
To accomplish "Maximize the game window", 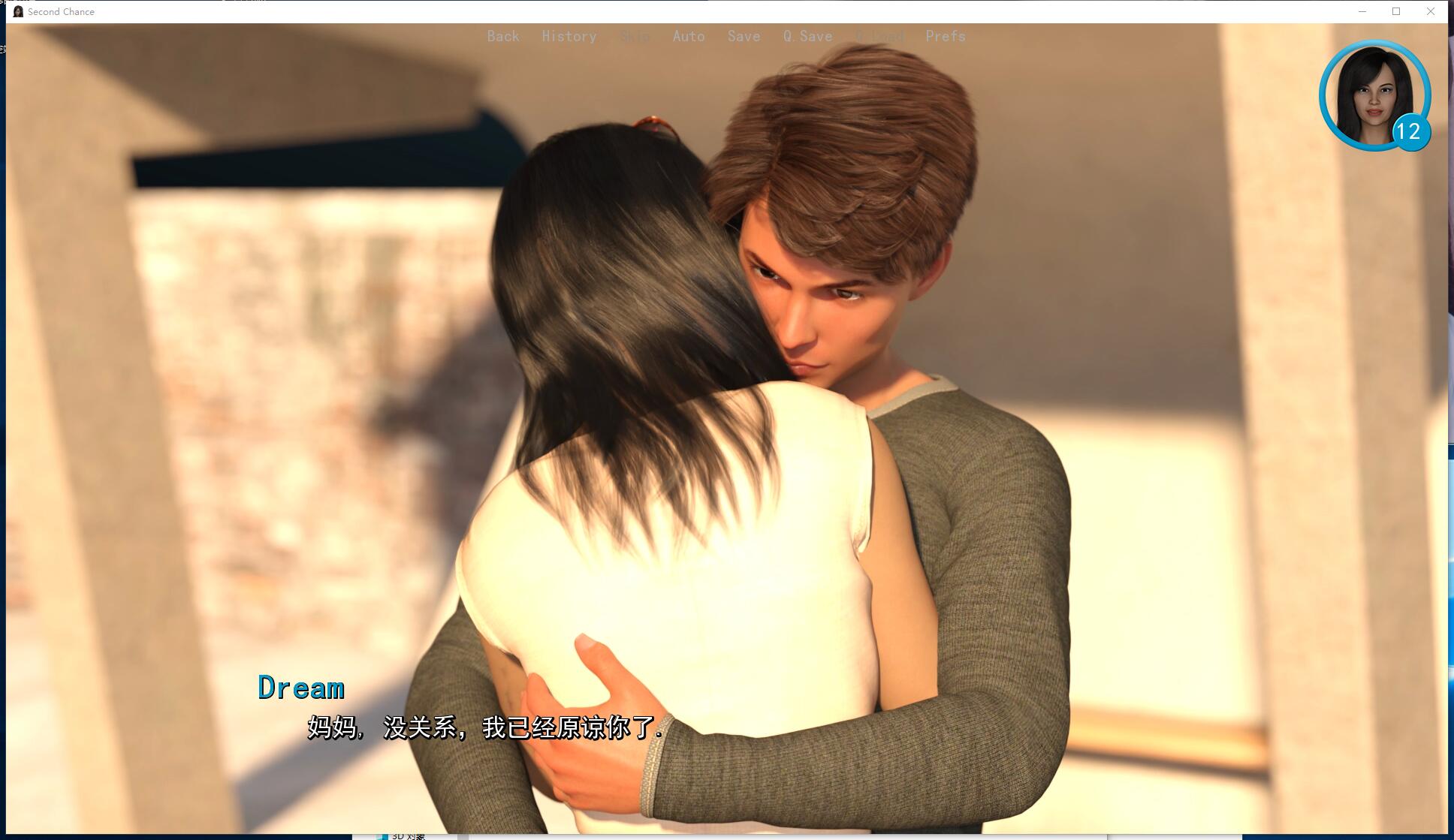I will pyautogui.click(x=1396, y=11).
